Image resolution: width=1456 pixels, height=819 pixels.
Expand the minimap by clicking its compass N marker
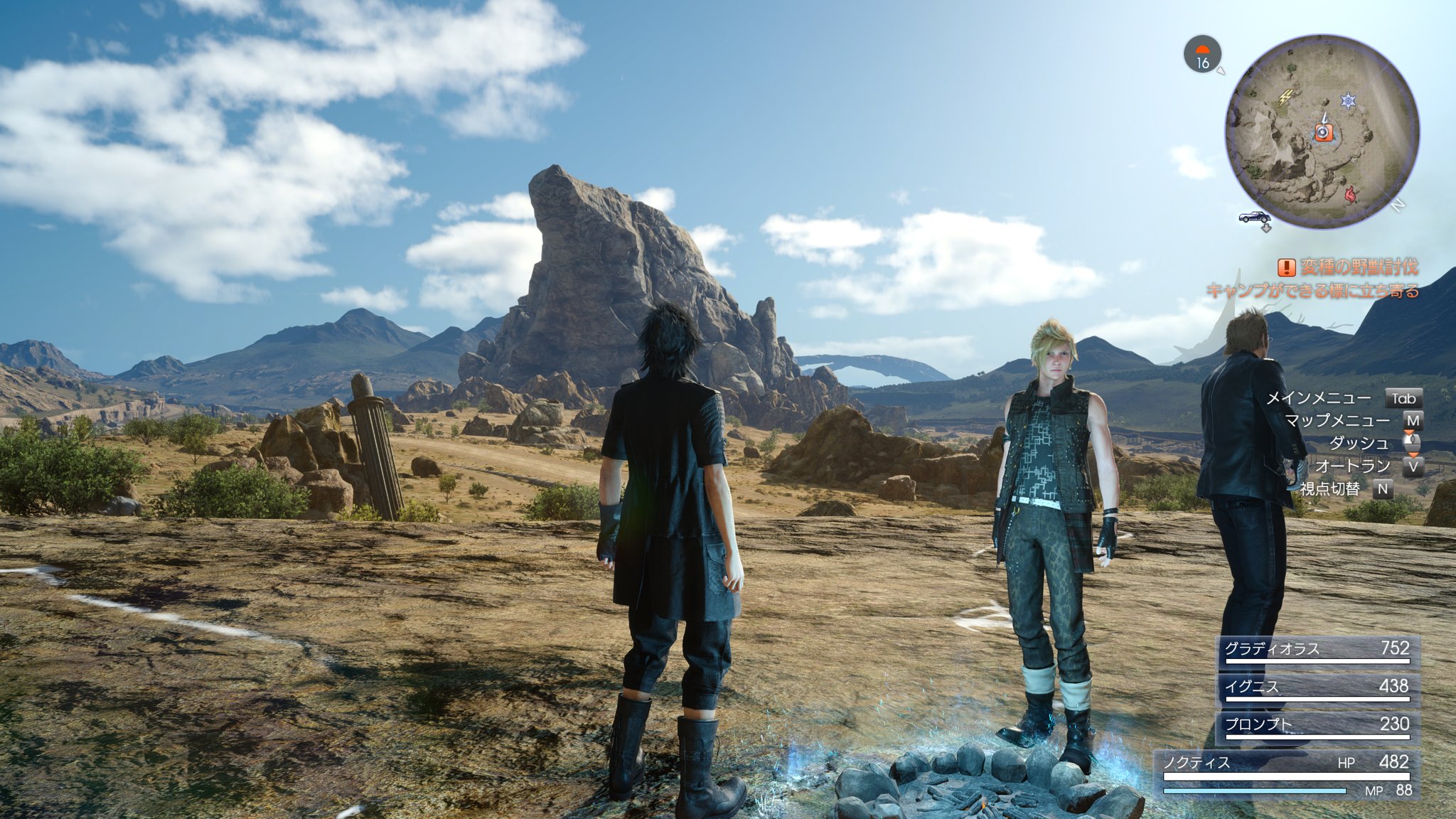pos(1397,205)
